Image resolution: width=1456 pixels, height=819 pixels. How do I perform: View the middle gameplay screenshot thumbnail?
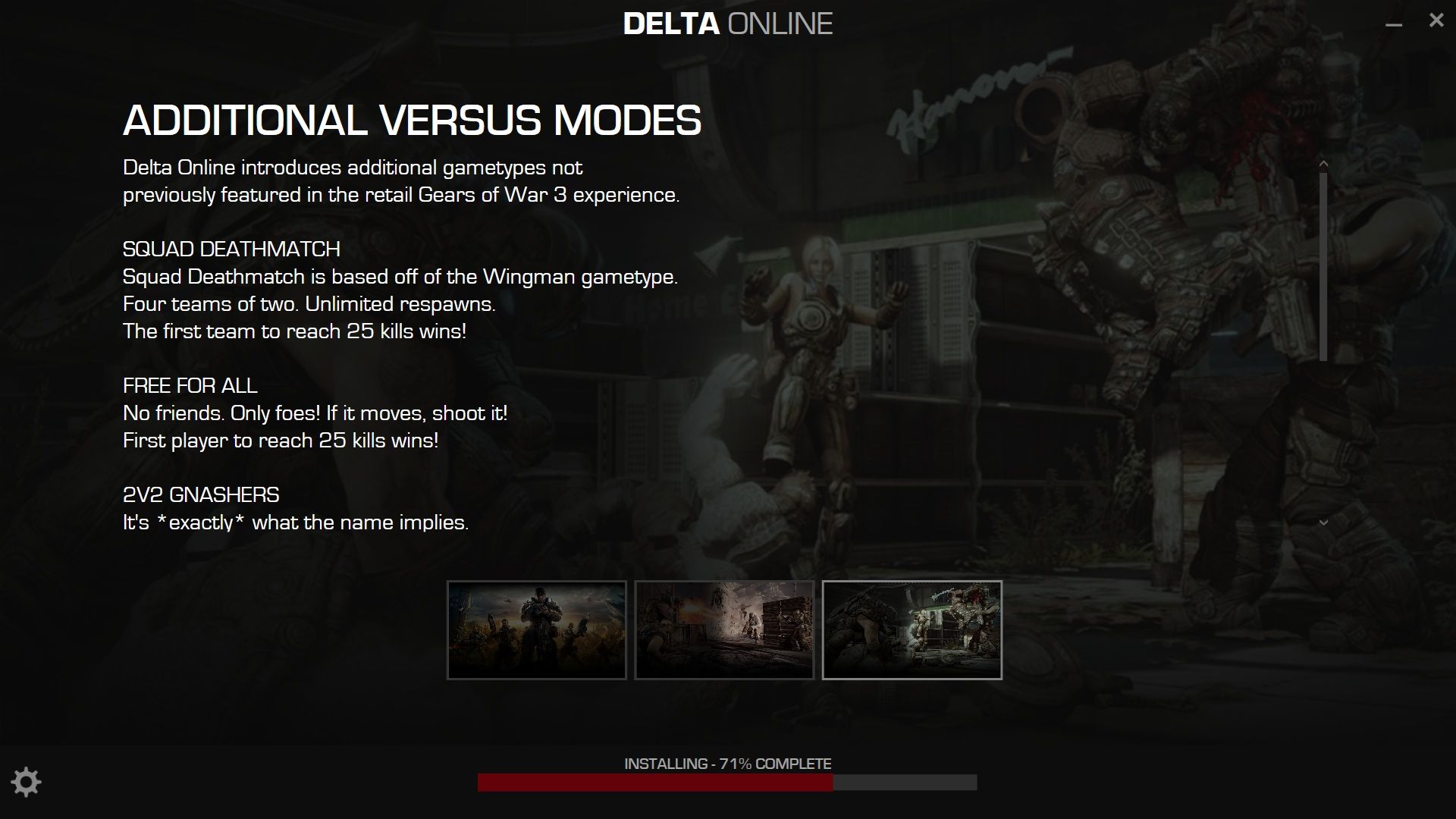tap(725, 629)
